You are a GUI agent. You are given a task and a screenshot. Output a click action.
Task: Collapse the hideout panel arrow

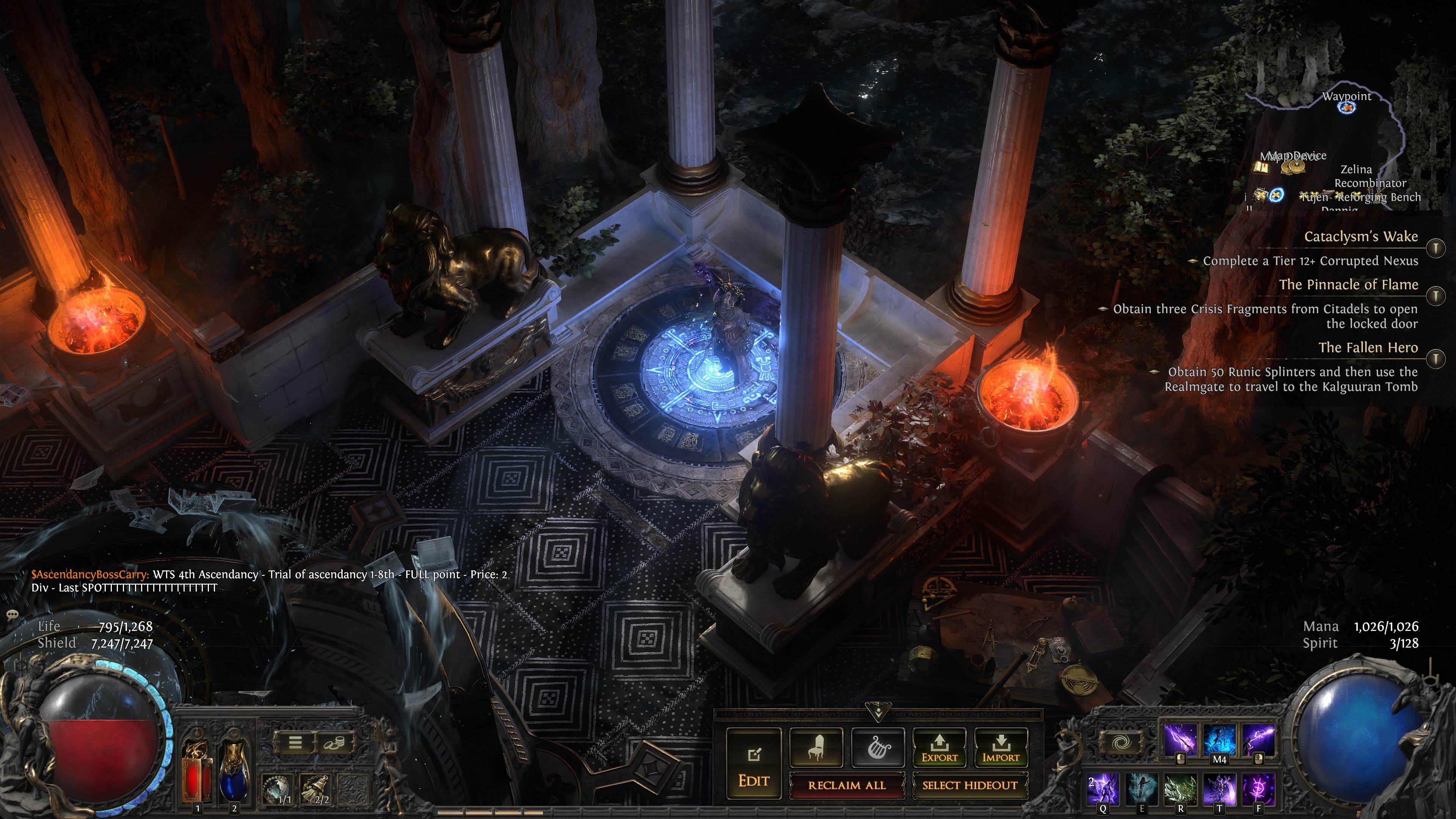(878, 712)
